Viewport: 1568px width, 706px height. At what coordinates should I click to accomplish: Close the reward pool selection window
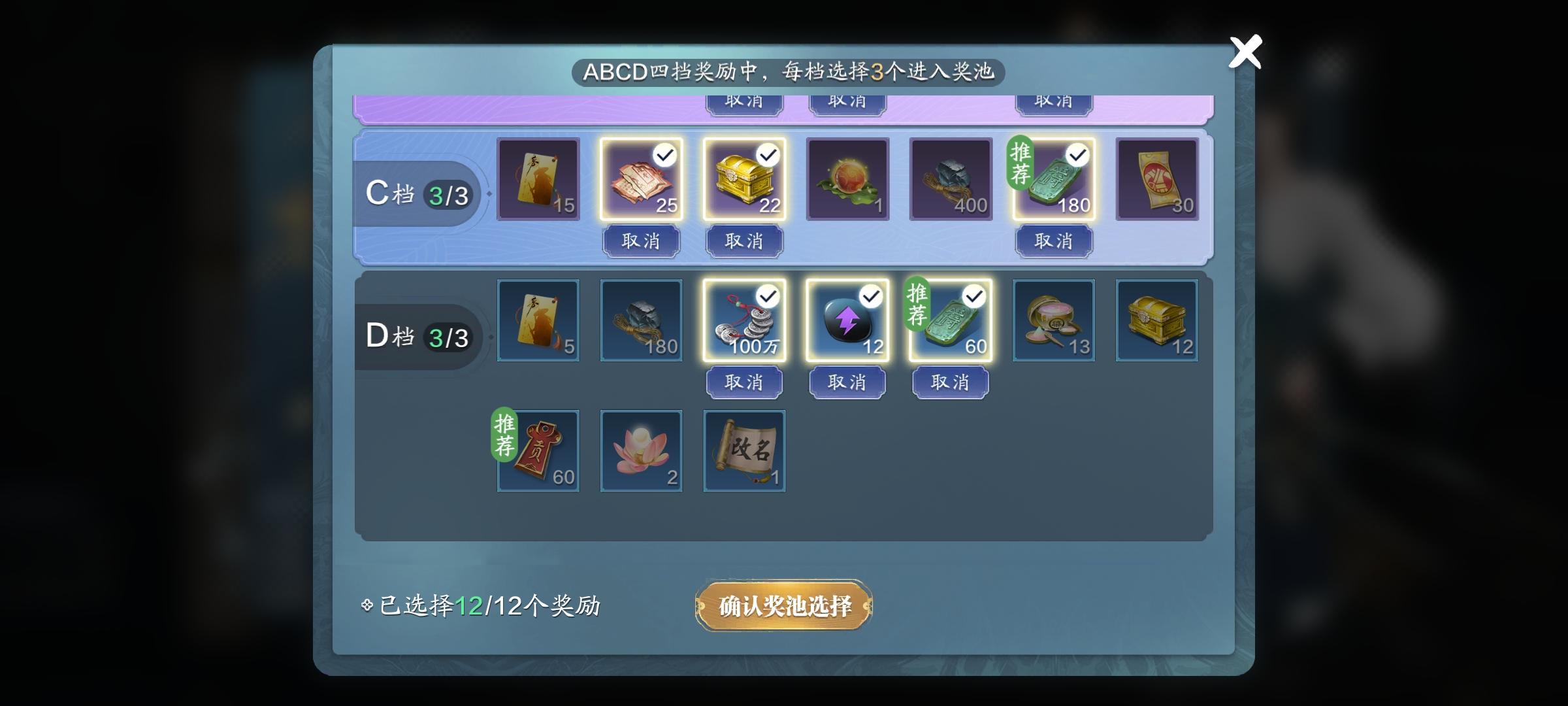[1246, 52]
